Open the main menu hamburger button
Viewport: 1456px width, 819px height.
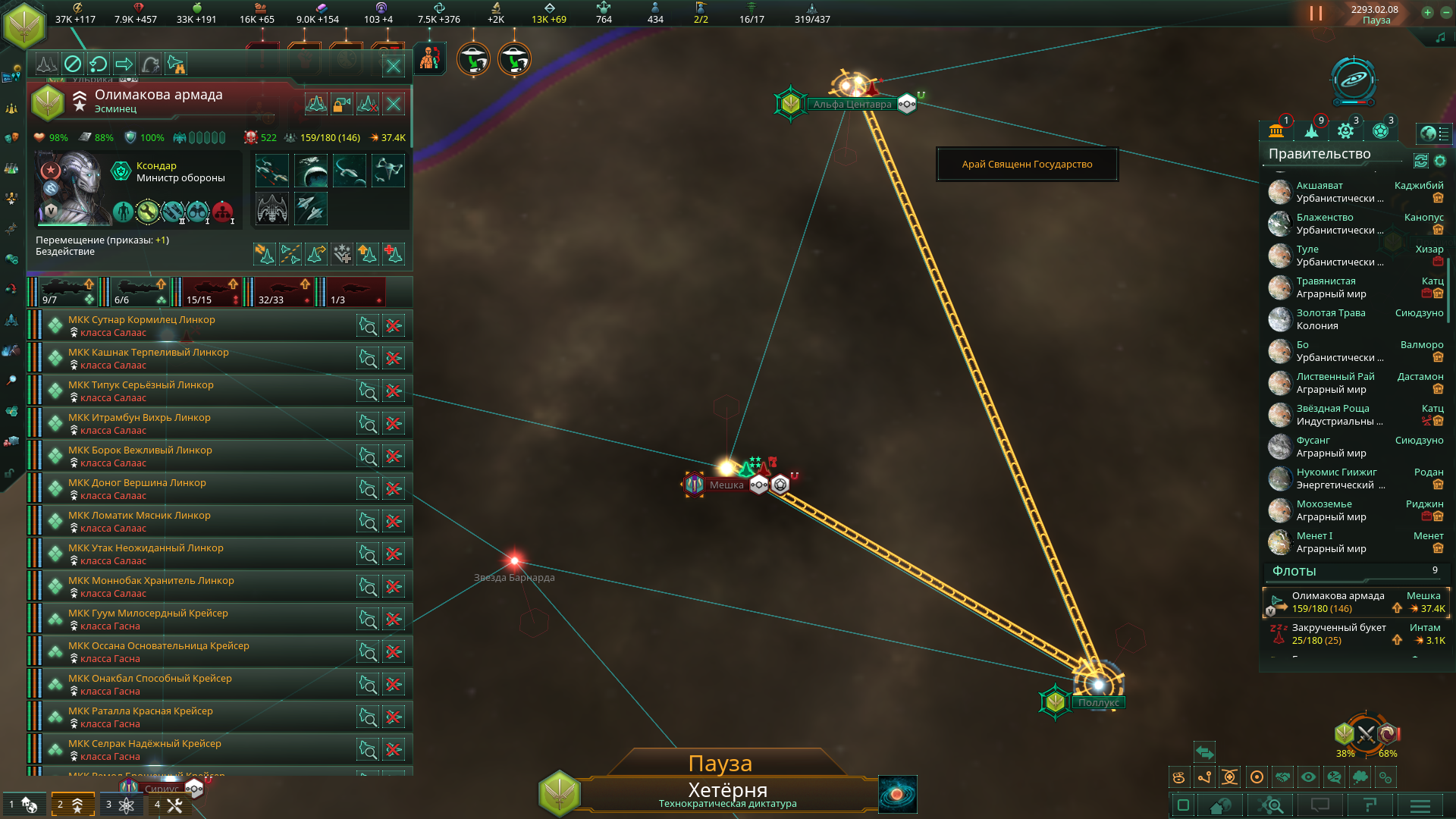(1420, 805)
